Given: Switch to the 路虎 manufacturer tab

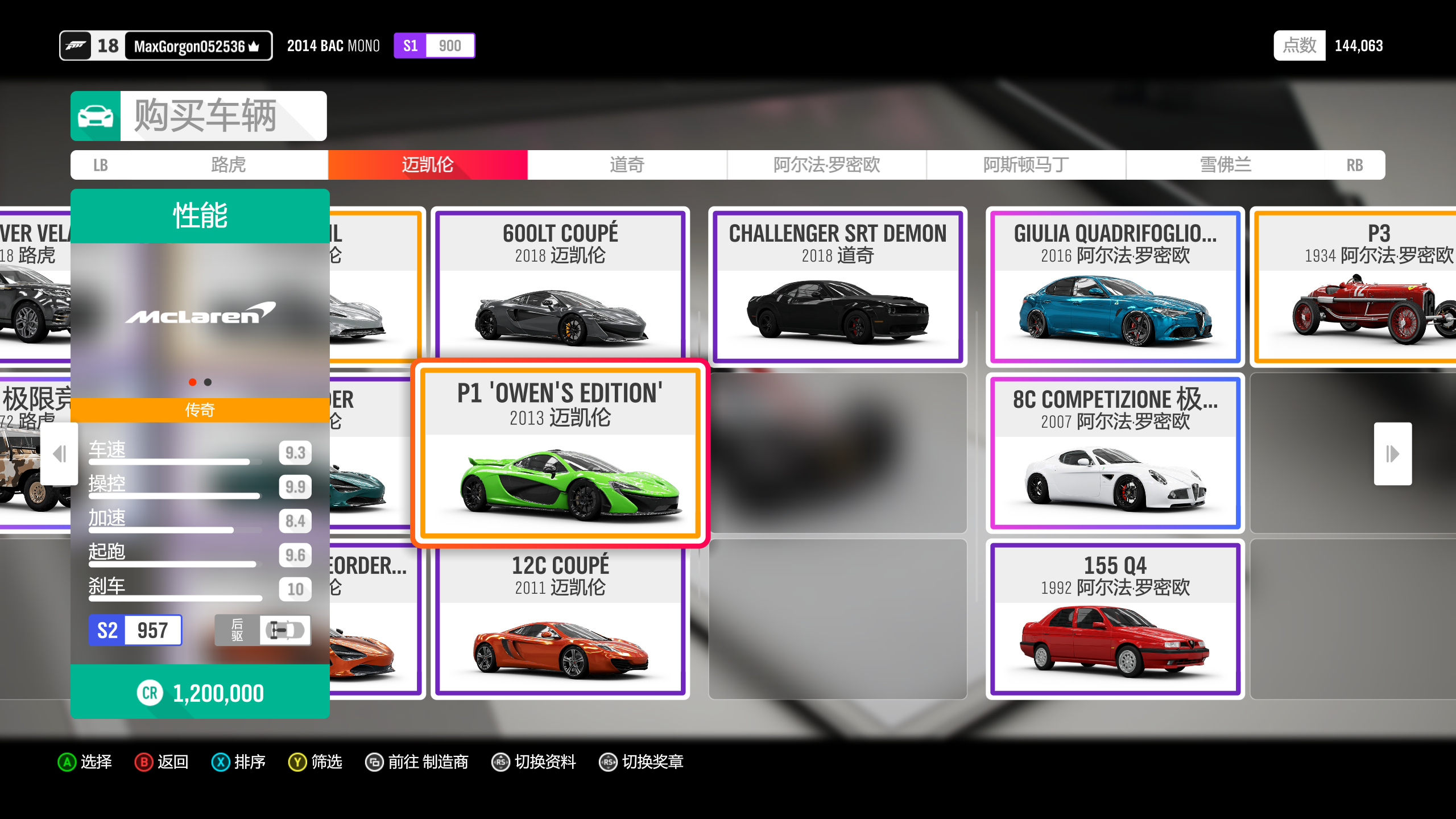Looking at the screenshot, I should pos(228,165).
